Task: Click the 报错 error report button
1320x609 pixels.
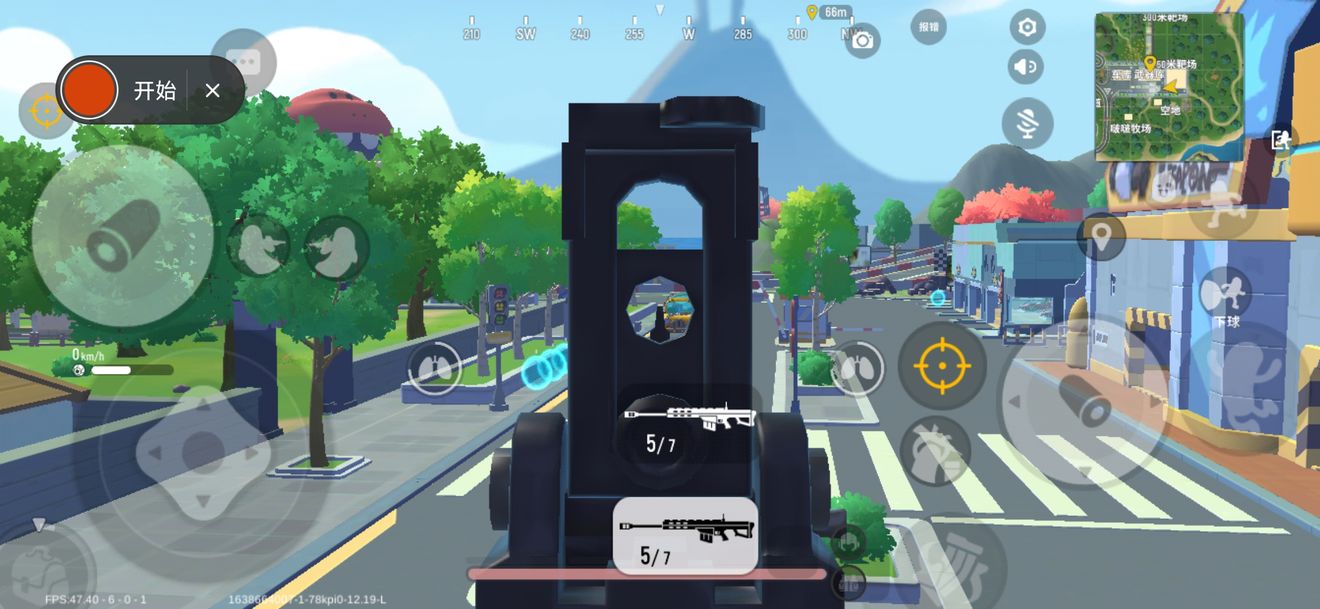Action: 928,27
